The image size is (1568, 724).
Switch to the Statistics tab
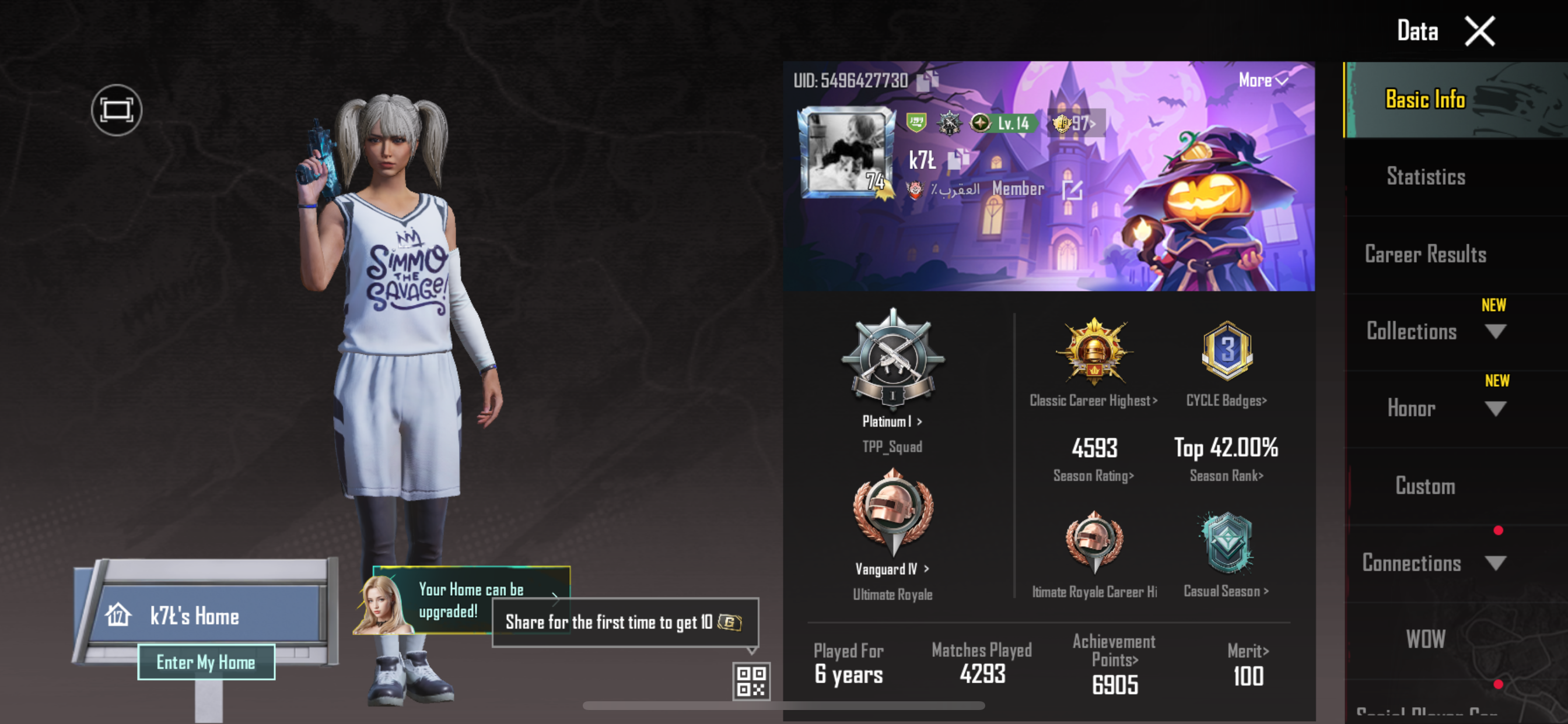click(1426, 177)
